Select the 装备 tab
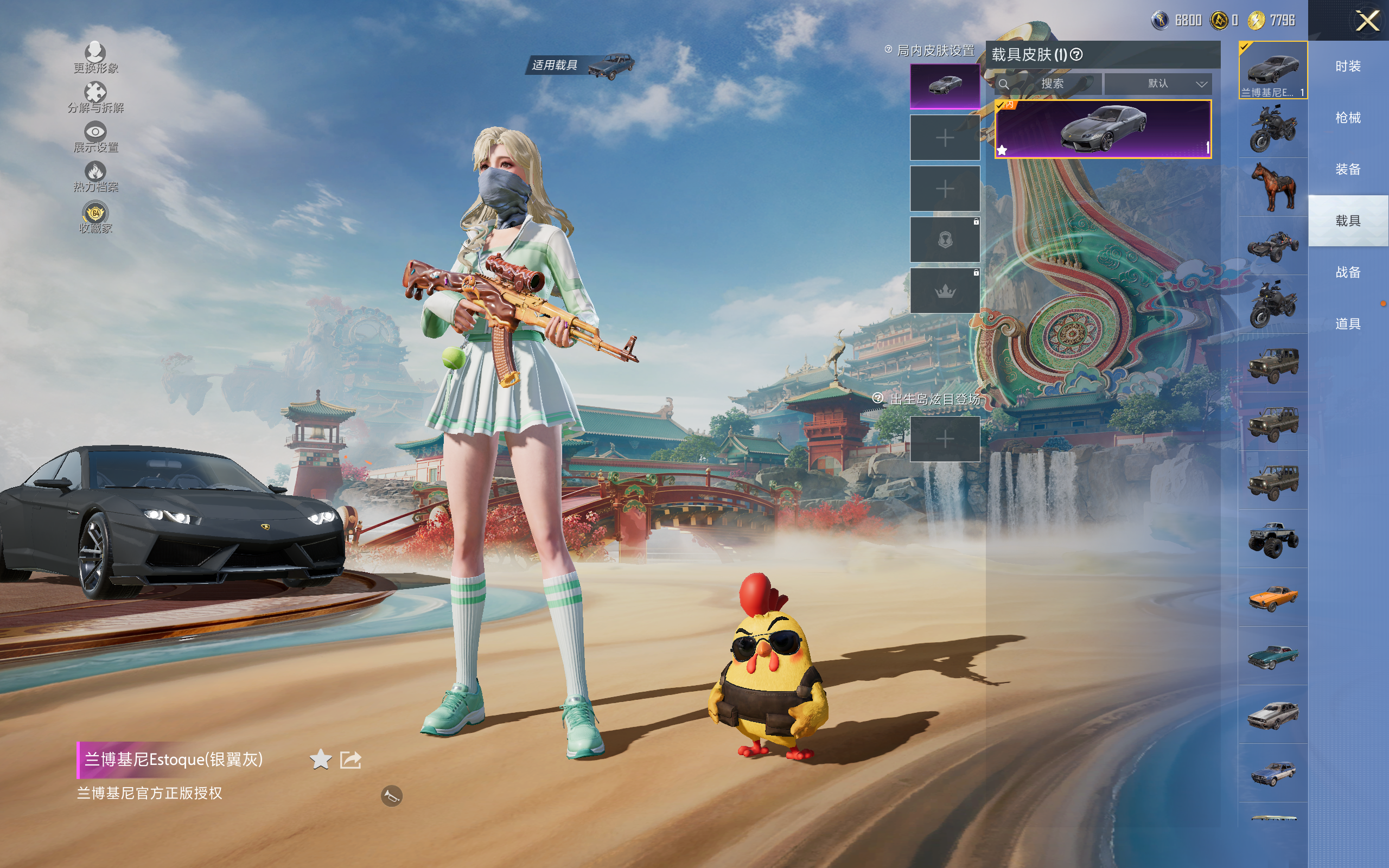 click(x=1348, y=169)
